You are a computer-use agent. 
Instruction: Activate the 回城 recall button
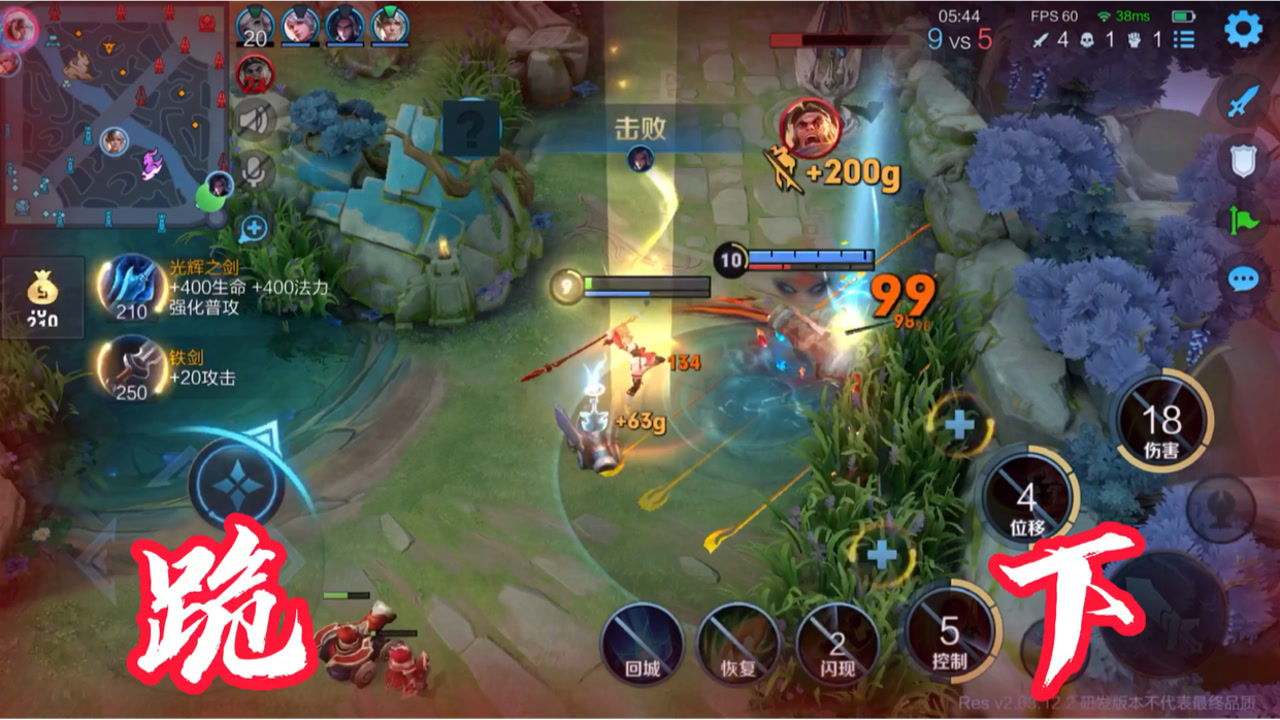pos(643,643)
